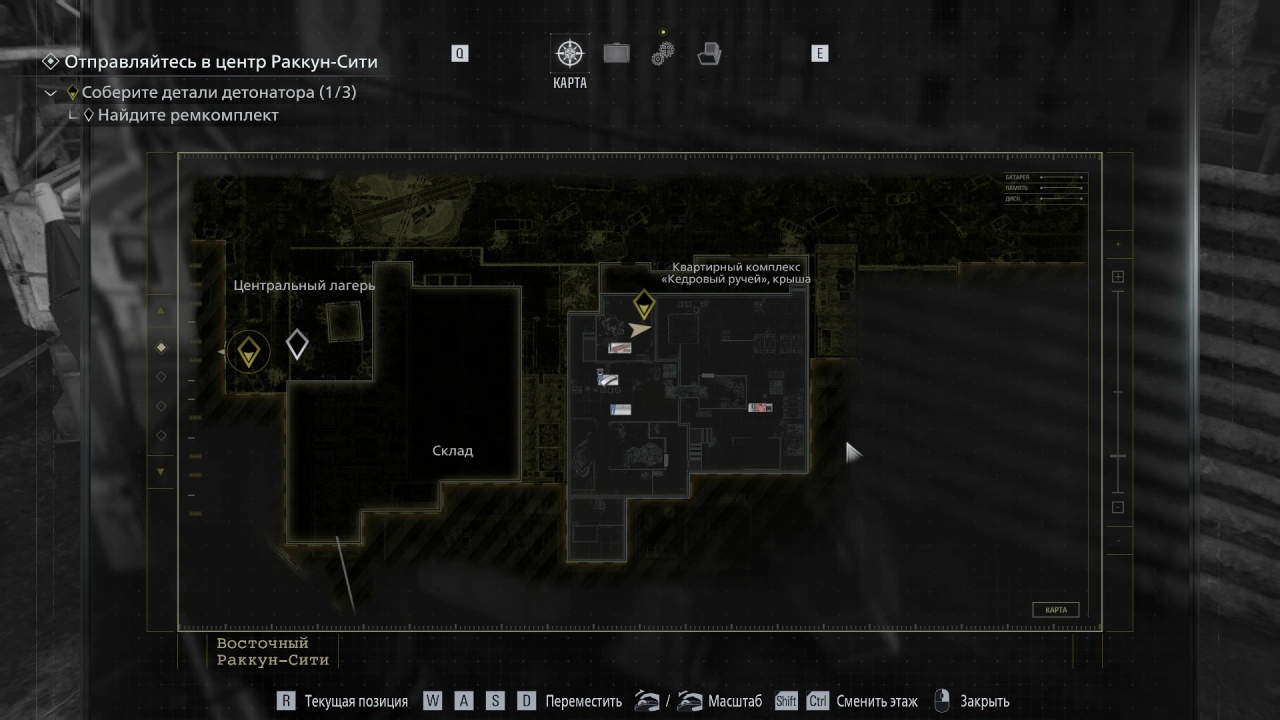Click the Склад area label
The width and height of the screenshot is (1280, 720).
click(x=452, y=451)
